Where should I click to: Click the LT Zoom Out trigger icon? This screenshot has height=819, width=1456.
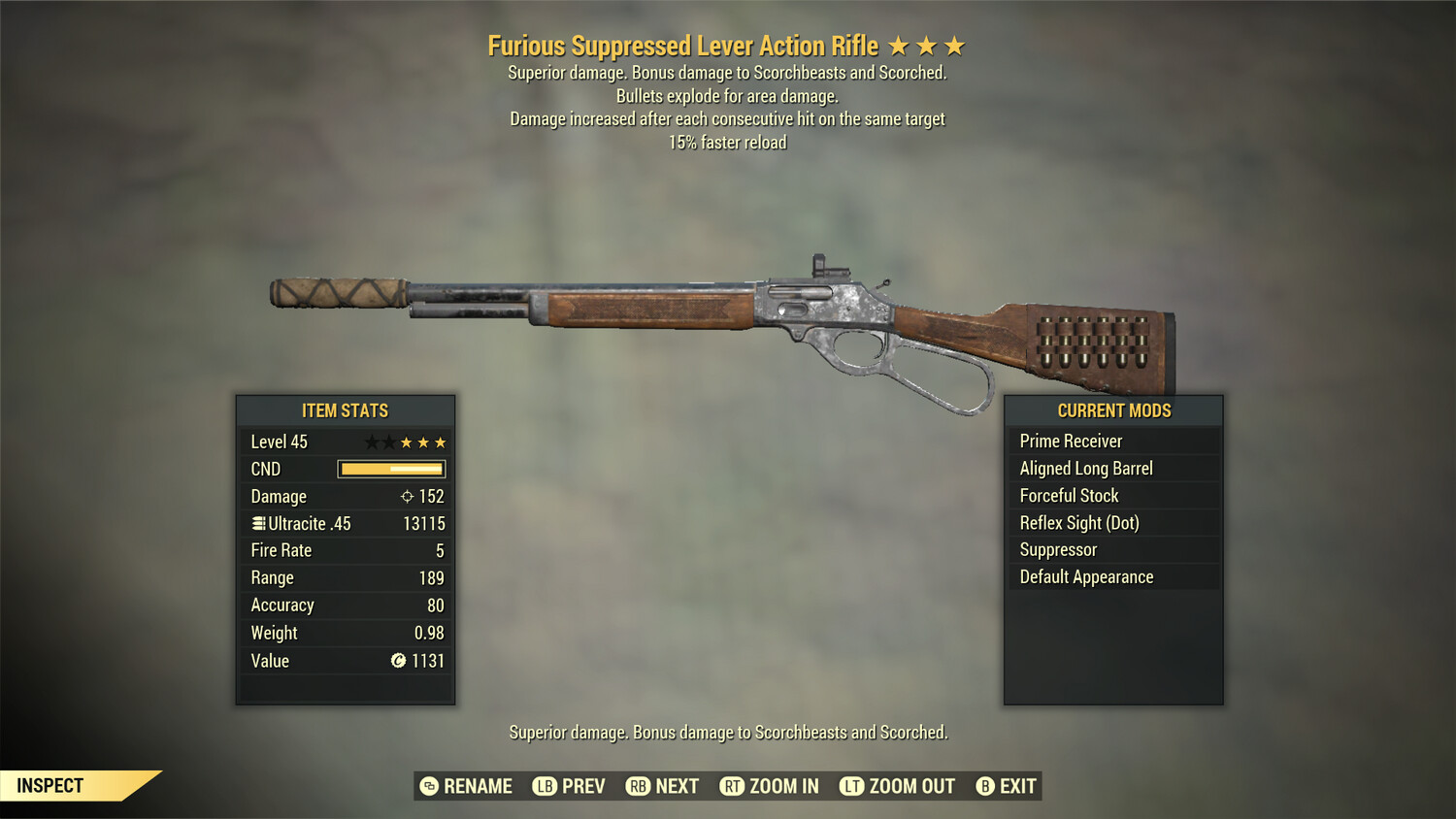coord(851,786)
